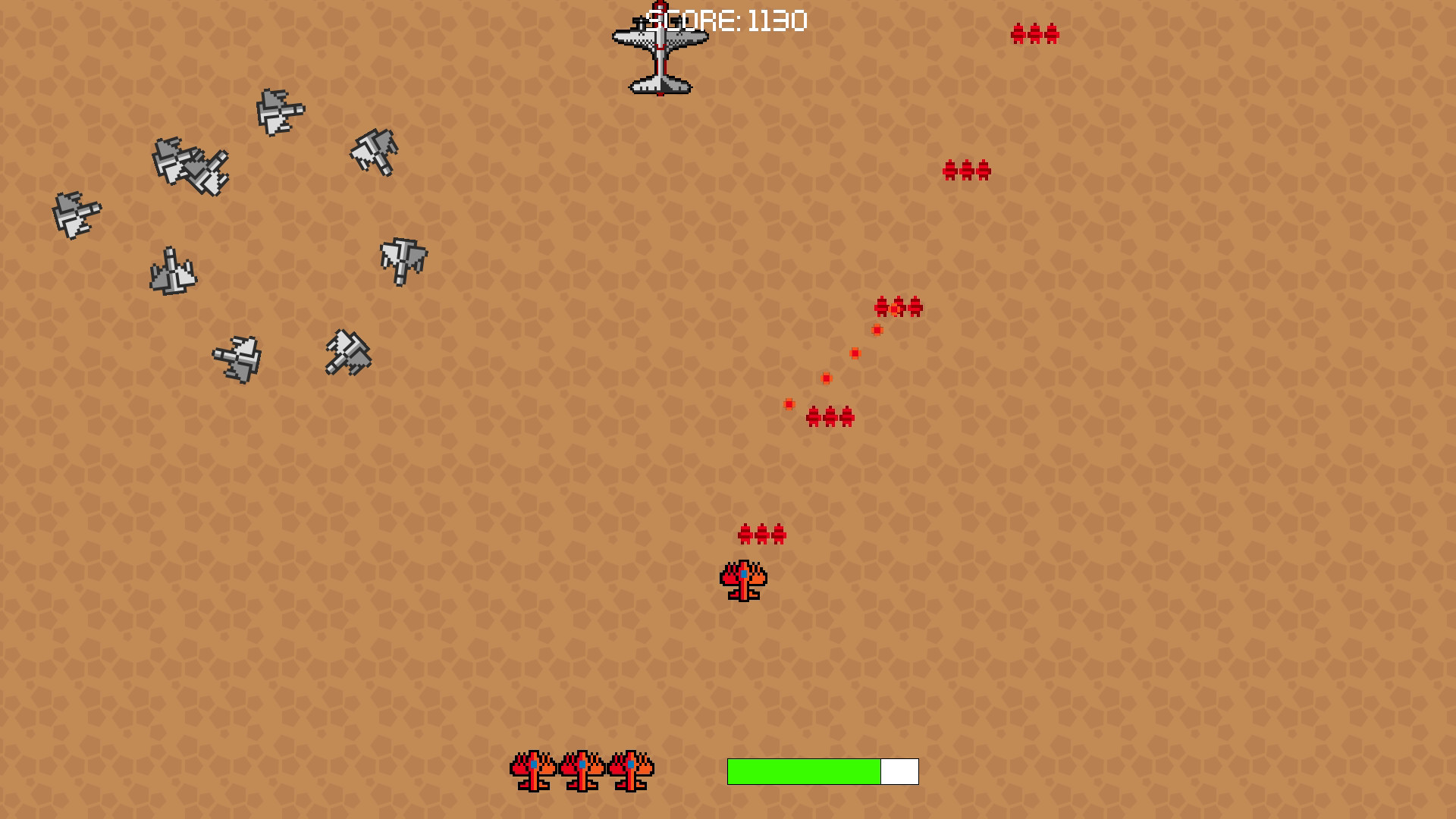Click the red alien squad below the score area

[965, 170]
